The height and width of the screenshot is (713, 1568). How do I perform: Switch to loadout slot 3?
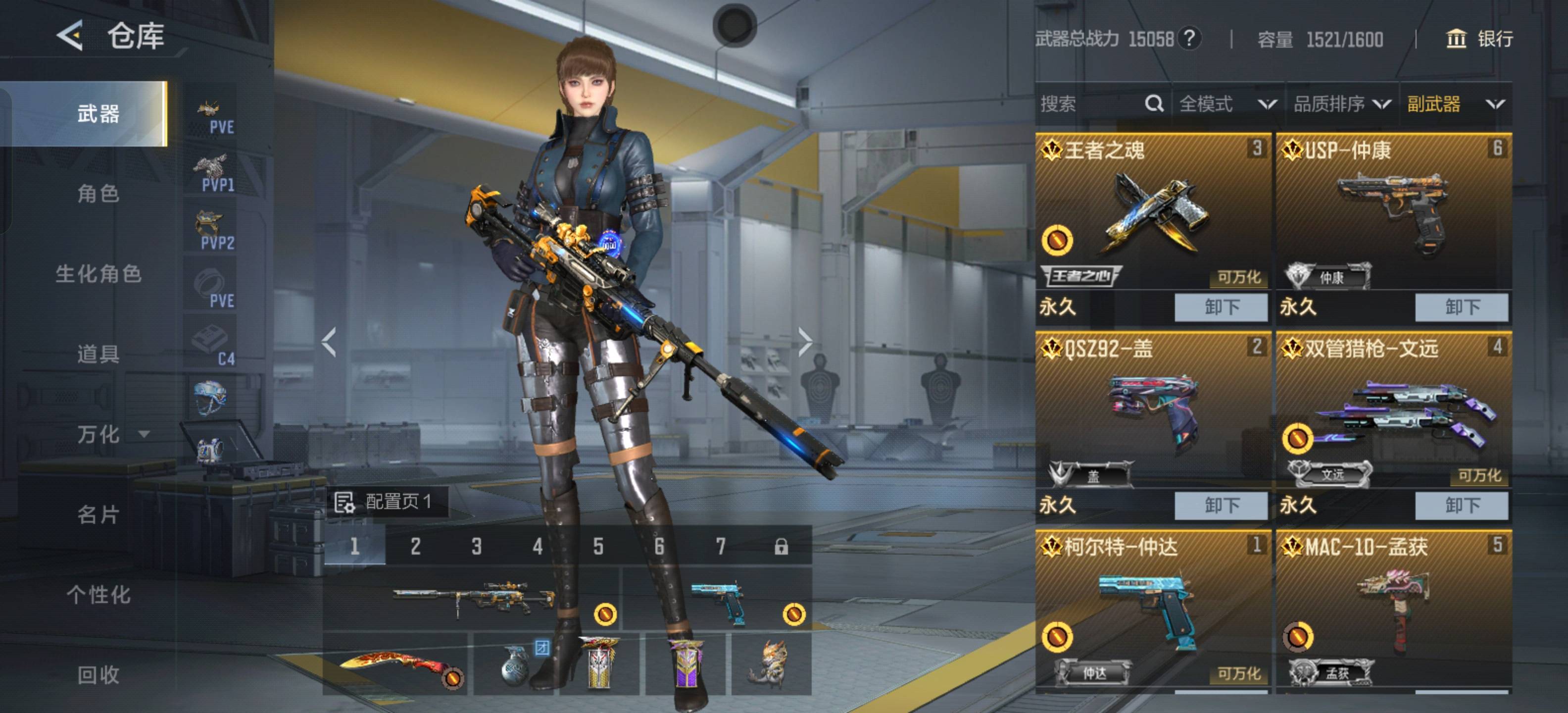477,546
